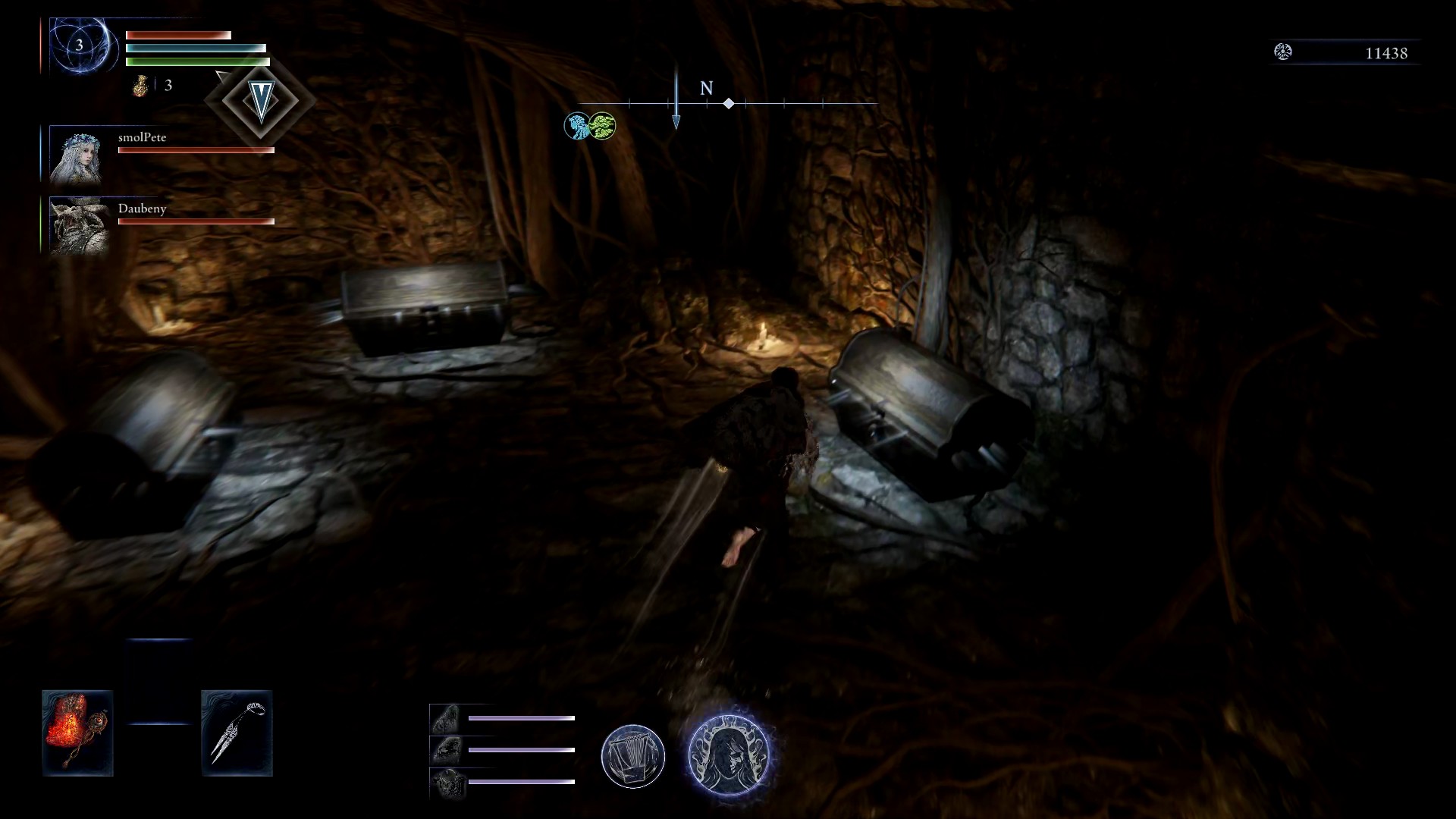This screenshot has height=819, width=1456.
Task: Select the silver twin-blade weapon slot
Action: tap(237, 733)
